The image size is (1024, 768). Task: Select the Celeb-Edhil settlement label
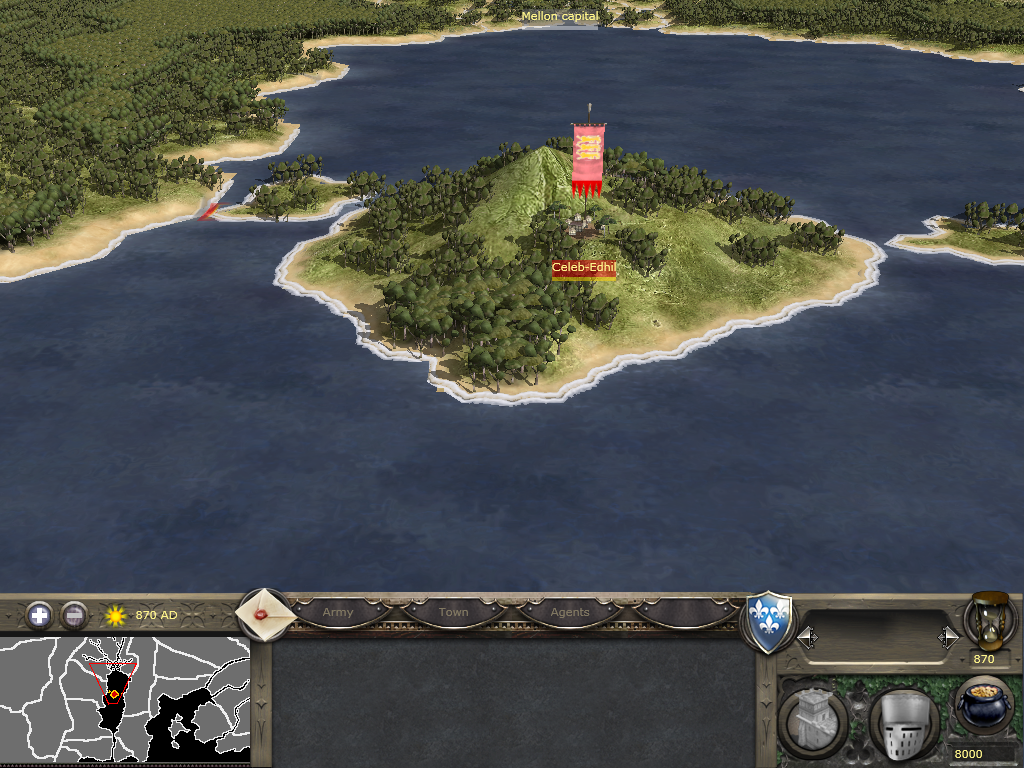pos(584,268)
